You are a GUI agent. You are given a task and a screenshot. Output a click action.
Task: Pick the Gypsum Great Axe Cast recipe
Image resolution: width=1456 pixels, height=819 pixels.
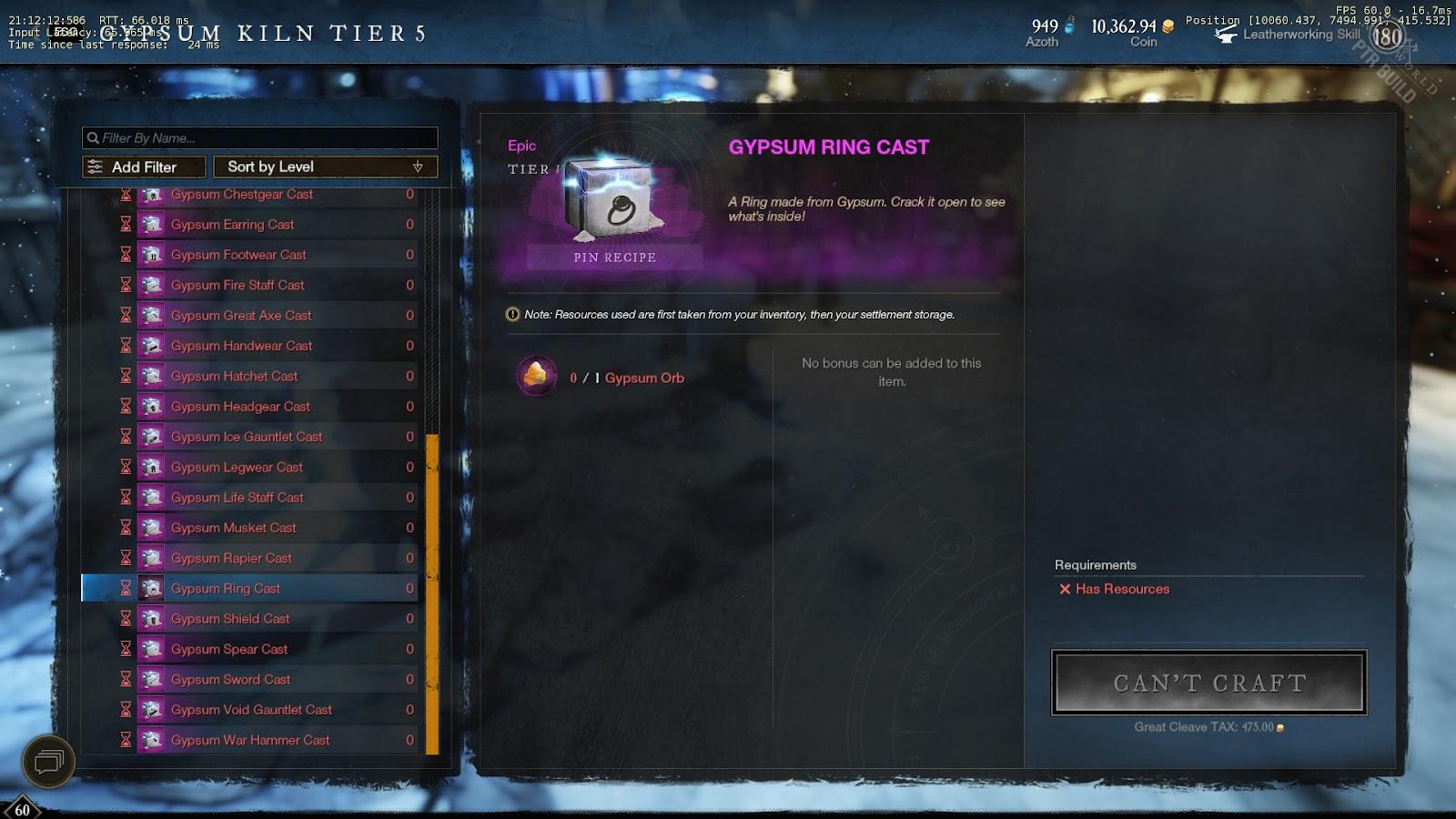coord(241,316)
